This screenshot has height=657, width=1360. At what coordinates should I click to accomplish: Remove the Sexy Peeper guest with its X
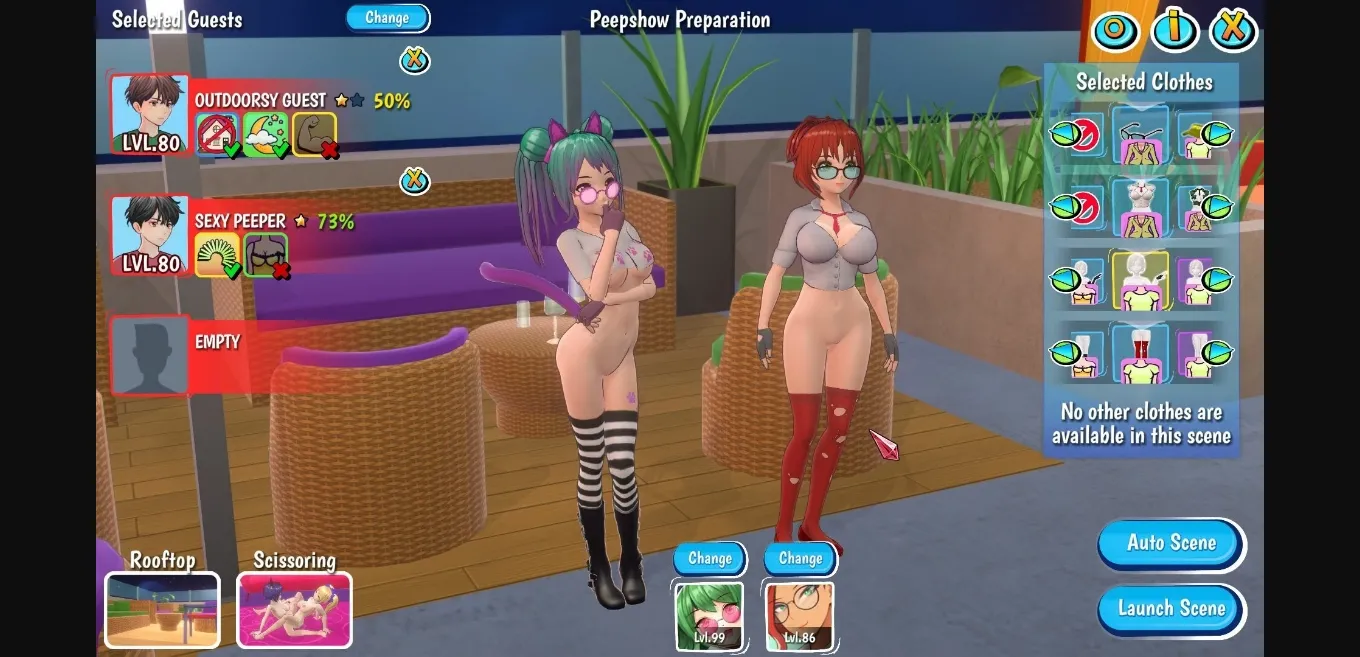(x=414, y=181)
